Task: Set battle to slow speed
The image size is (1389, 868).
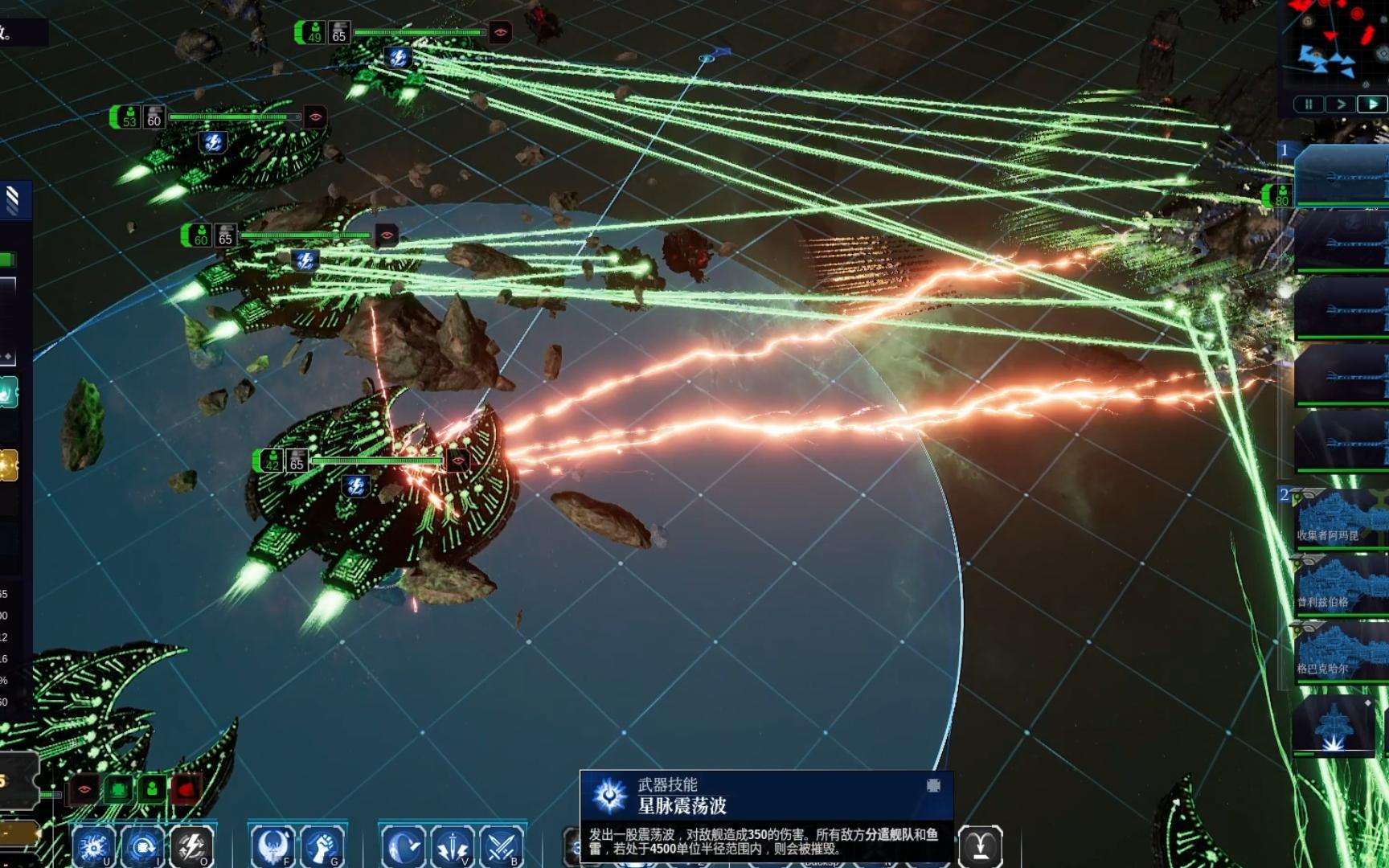Action: tap(1340, 104)
